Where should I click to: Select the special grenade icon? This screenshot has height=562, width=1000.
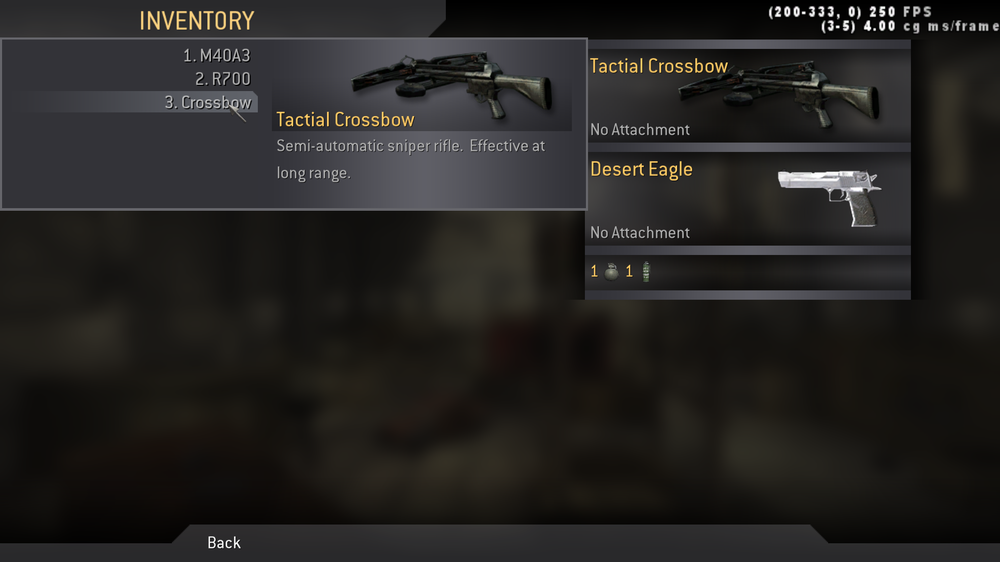645,271
